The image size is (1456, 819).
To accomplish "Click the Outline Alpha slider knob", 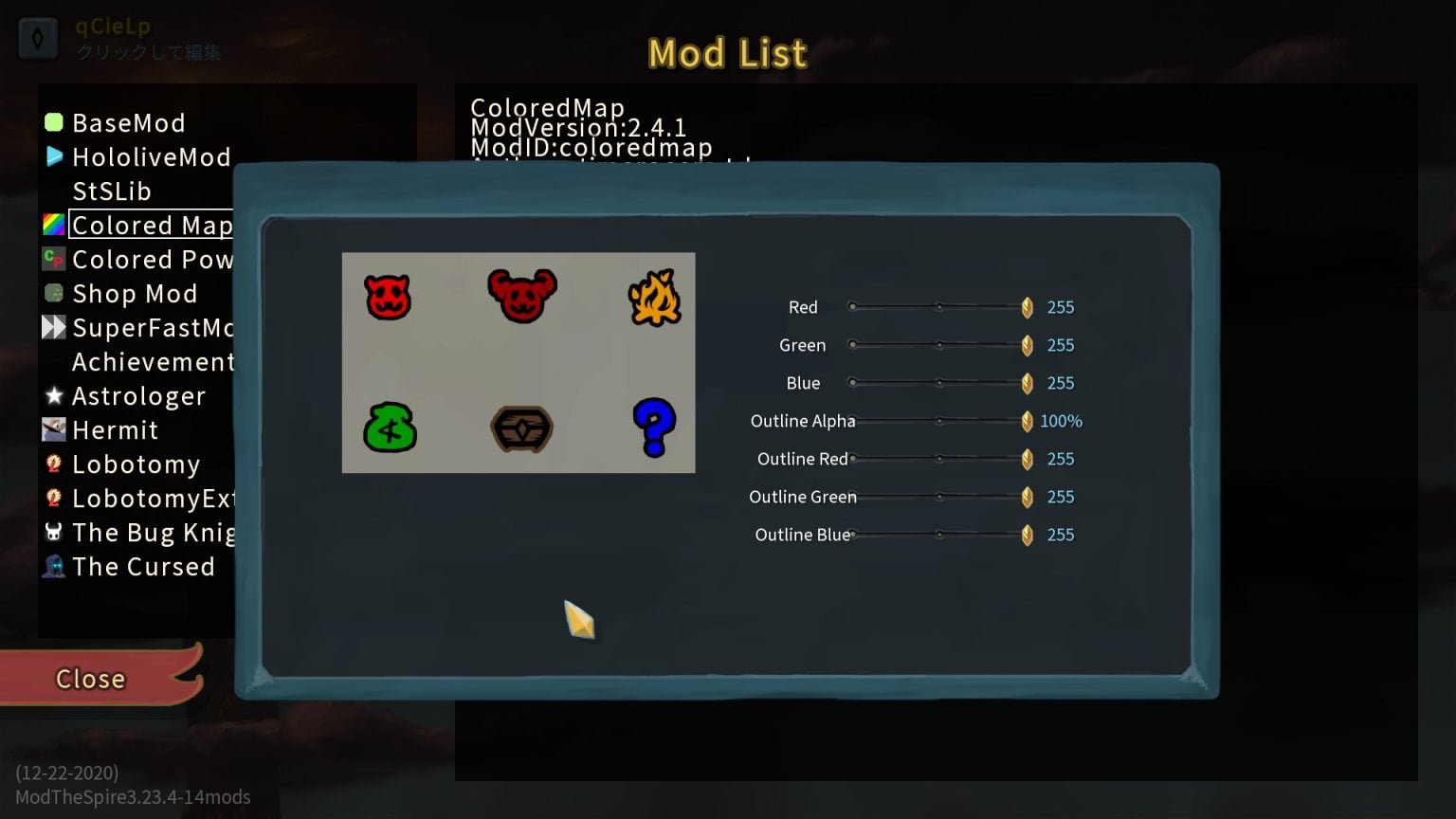I will tap(1027, 421).
